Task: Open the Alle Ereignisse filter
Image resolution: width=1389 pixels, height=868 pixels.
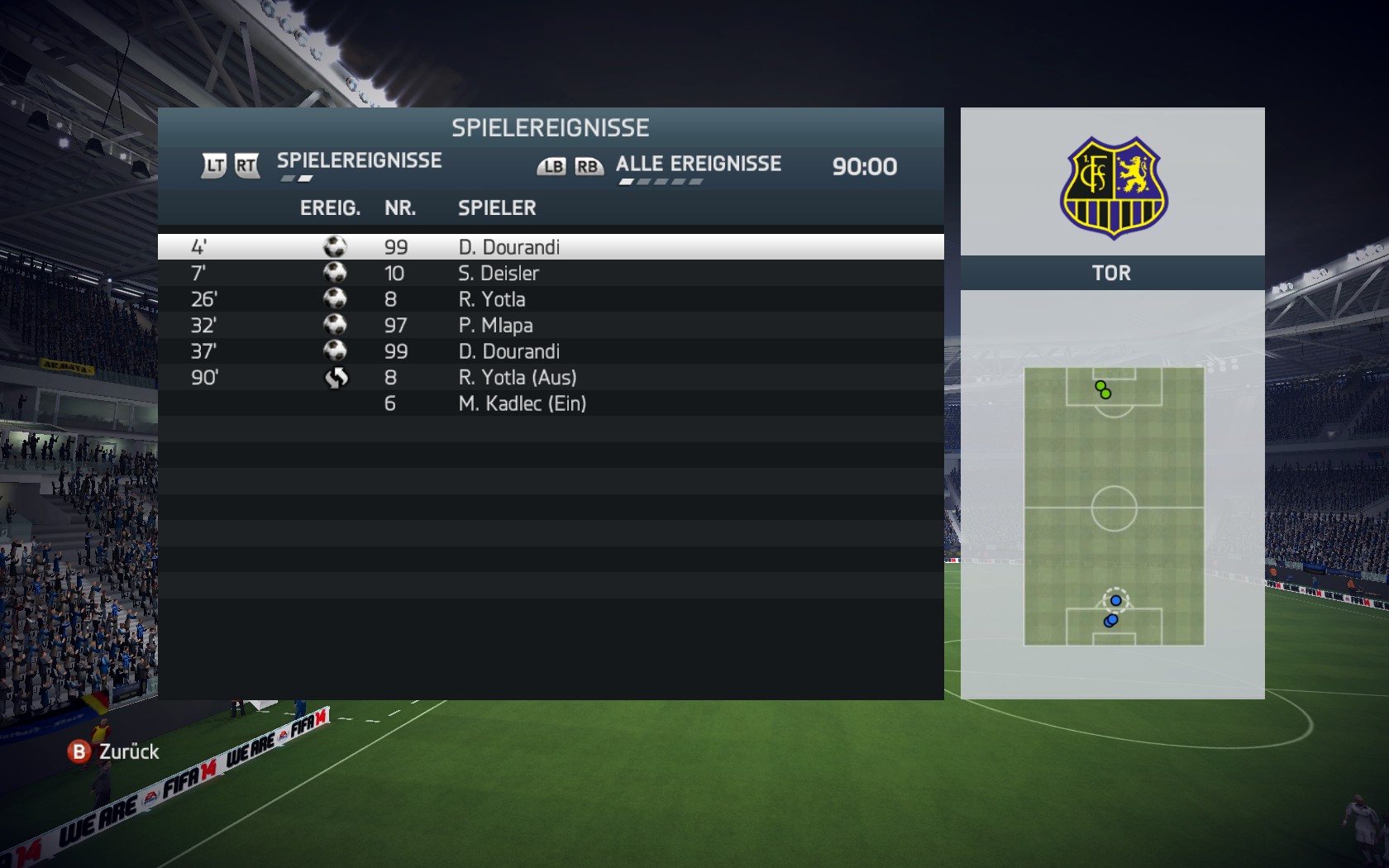Action: click(698, 164)
